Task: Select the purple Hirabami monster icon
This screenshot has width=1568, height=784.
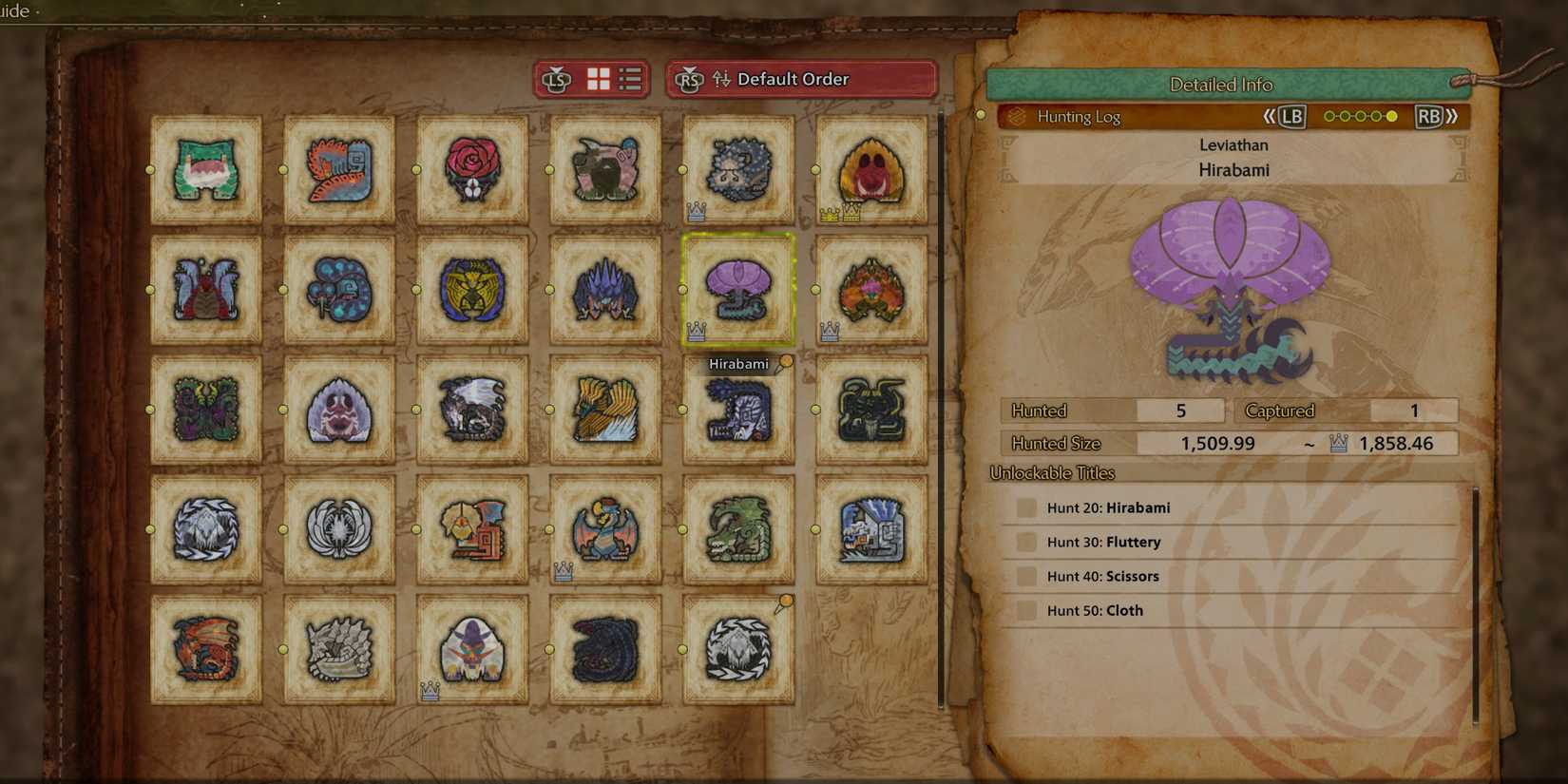Action: 737,290
